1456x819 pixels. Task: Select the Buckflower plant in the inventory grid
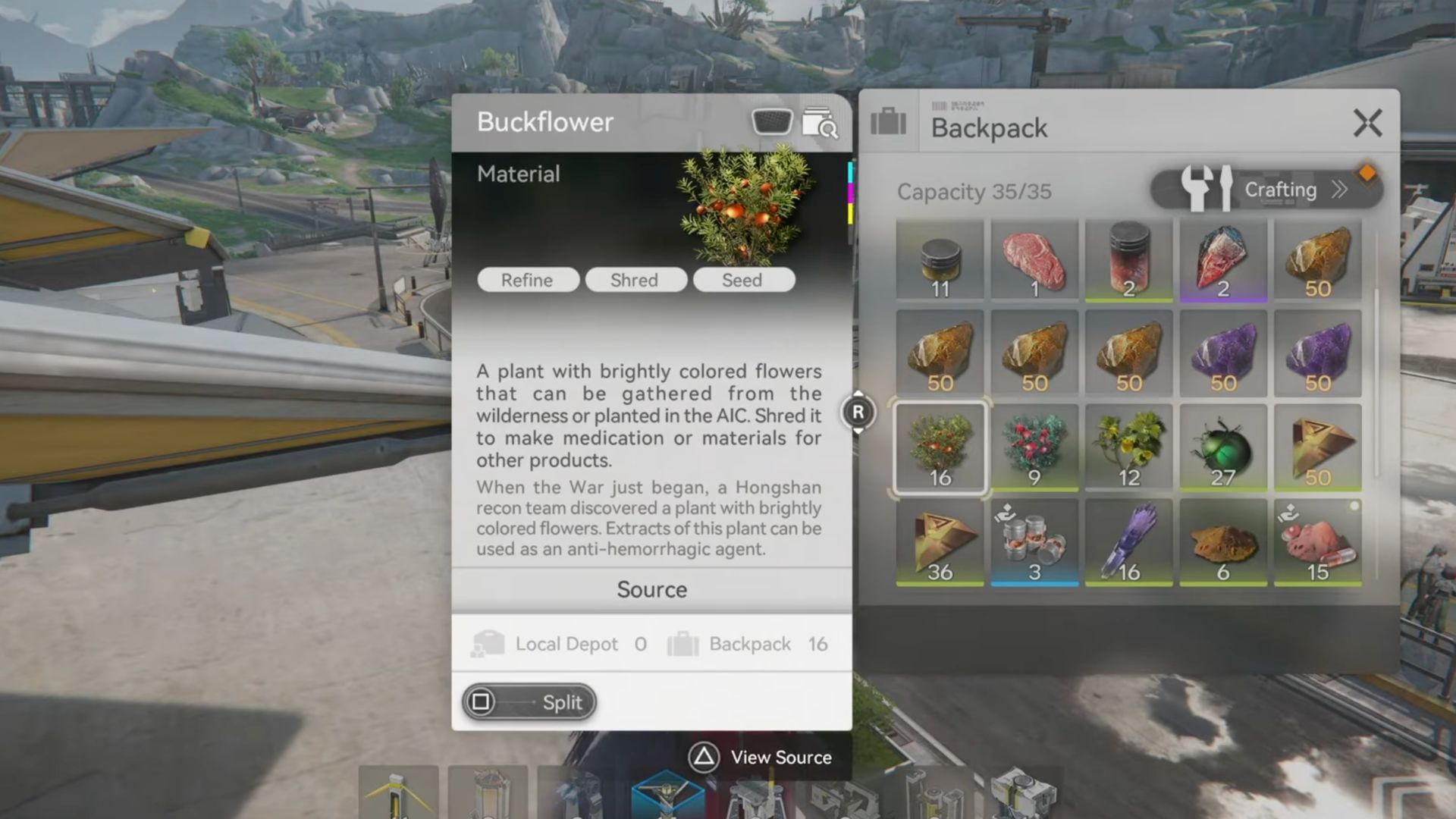pyautogui.click(x=940, y=447)
